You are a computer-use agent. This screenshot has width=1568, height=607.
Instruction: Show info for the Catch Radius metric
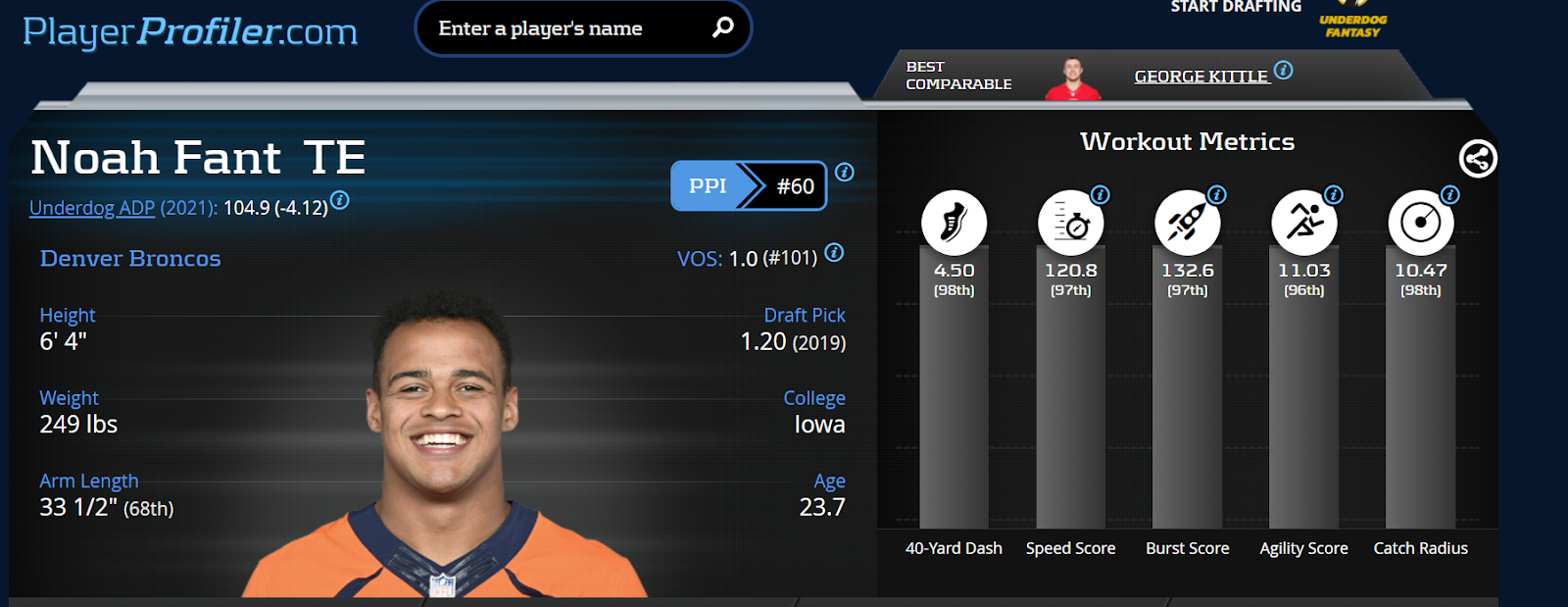coord(1450,195)
